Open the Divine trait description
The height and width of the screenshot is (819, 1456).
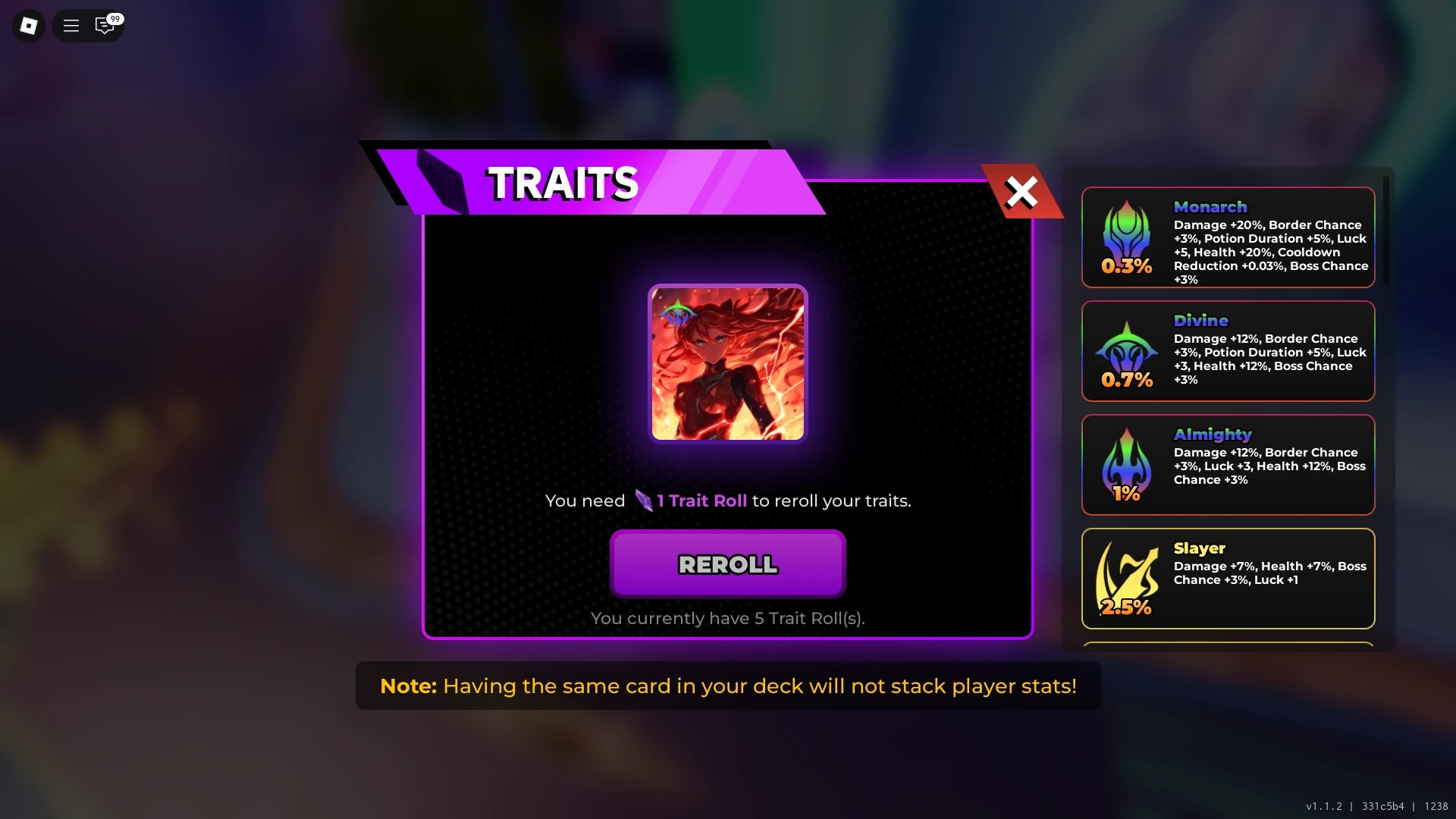(1270, 359)
